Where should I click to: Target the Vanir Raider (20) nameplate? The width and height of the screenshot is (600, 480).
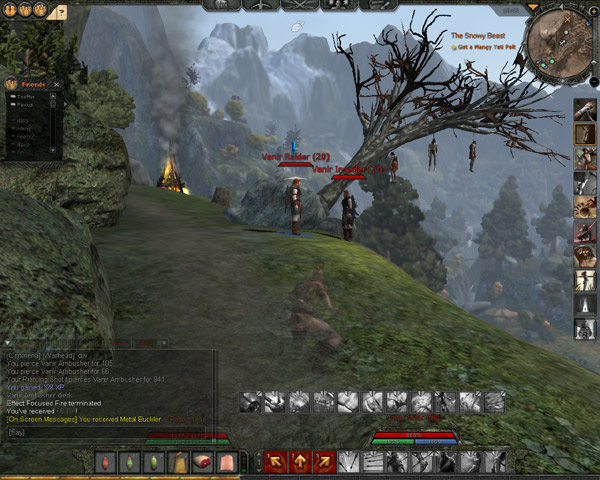(x=296, y=157)
